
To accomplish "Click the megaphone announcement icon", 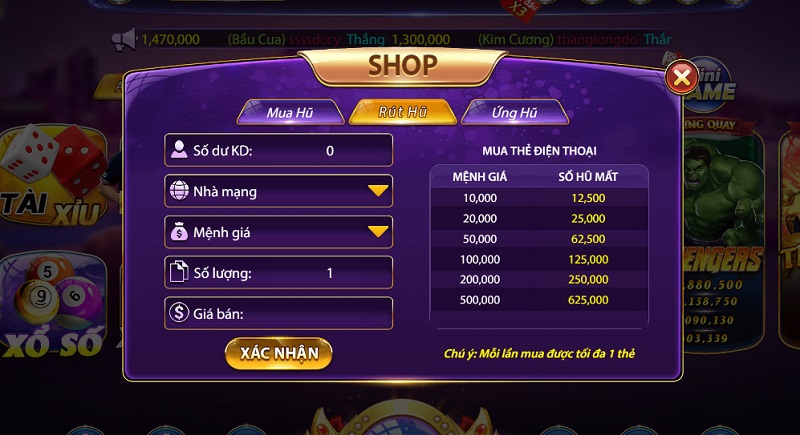I will tap(124, 39).
